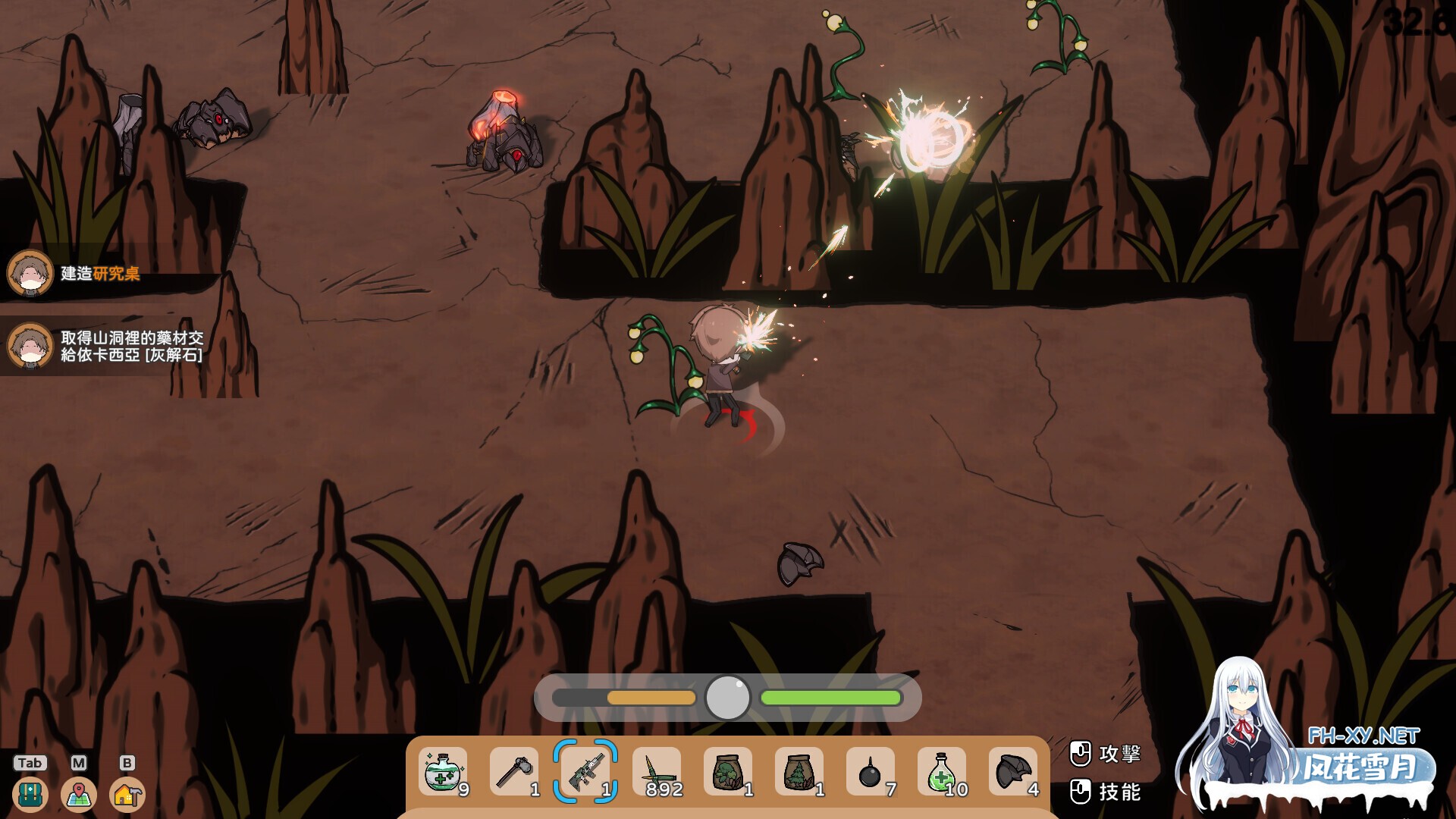Select the pine tree seed bag

point(799,772)
